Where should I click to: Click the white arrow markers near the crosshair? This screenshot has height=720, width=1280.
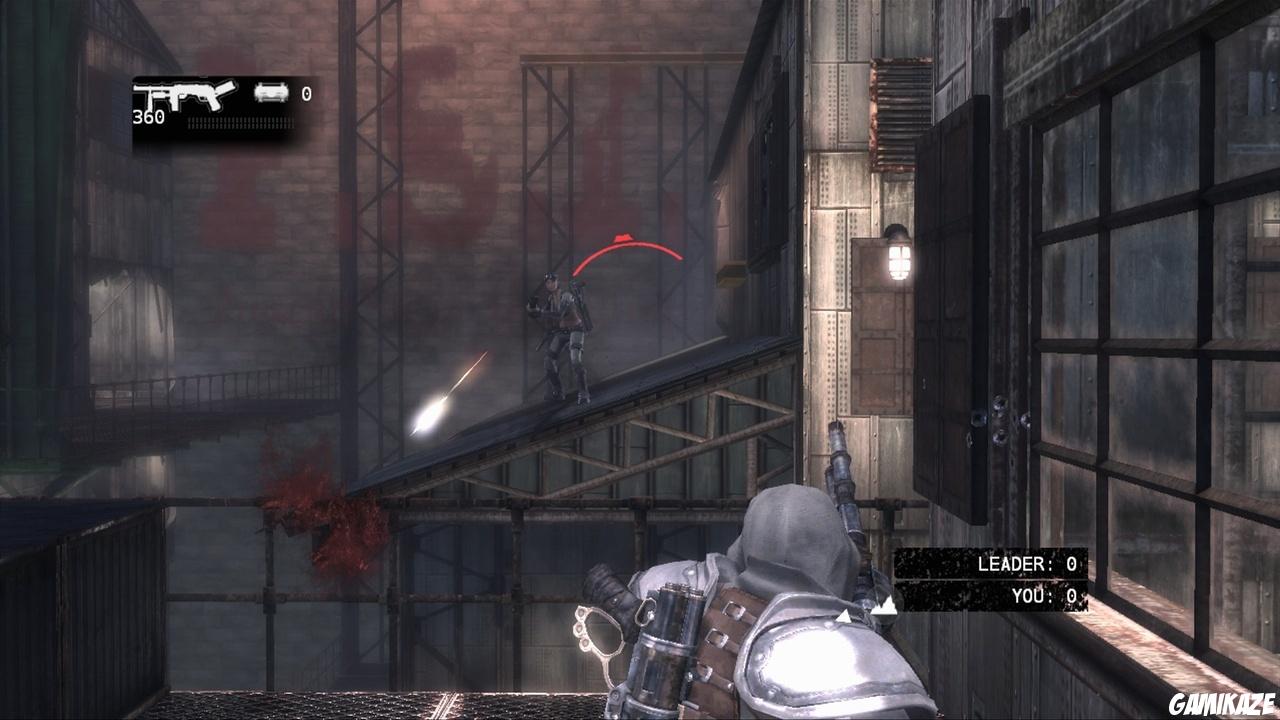pyautogui.click(x=875, y=607)
